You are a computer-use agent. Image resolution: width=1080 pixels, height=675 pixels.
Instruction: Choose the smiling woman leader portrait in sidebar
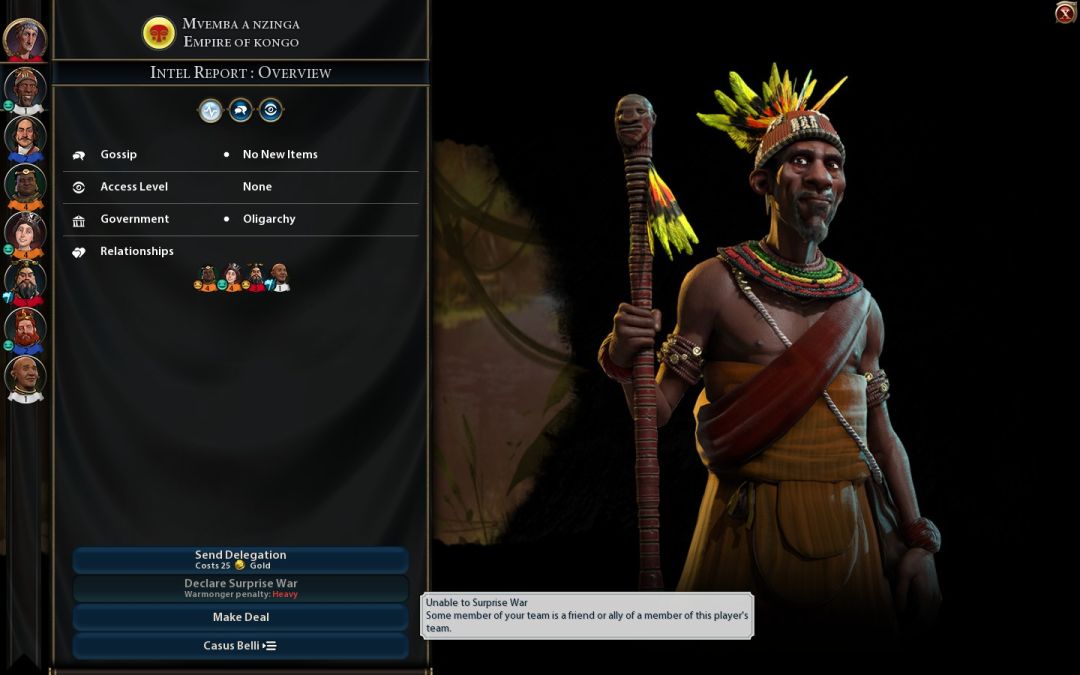pos(24,232)
